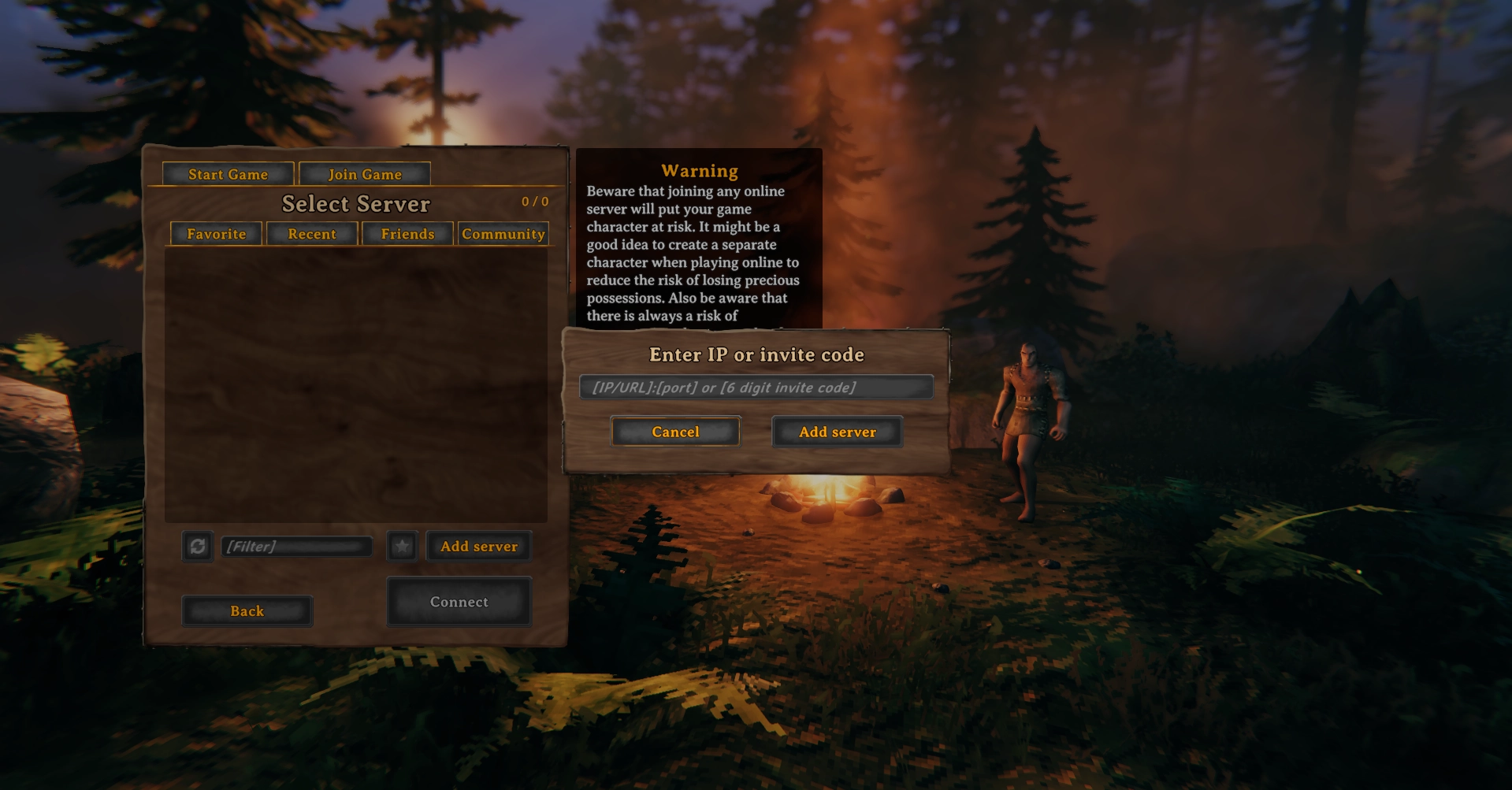Connect to the selected server
The height and width of the screenshot is (790, 1512).
point(459,602)
